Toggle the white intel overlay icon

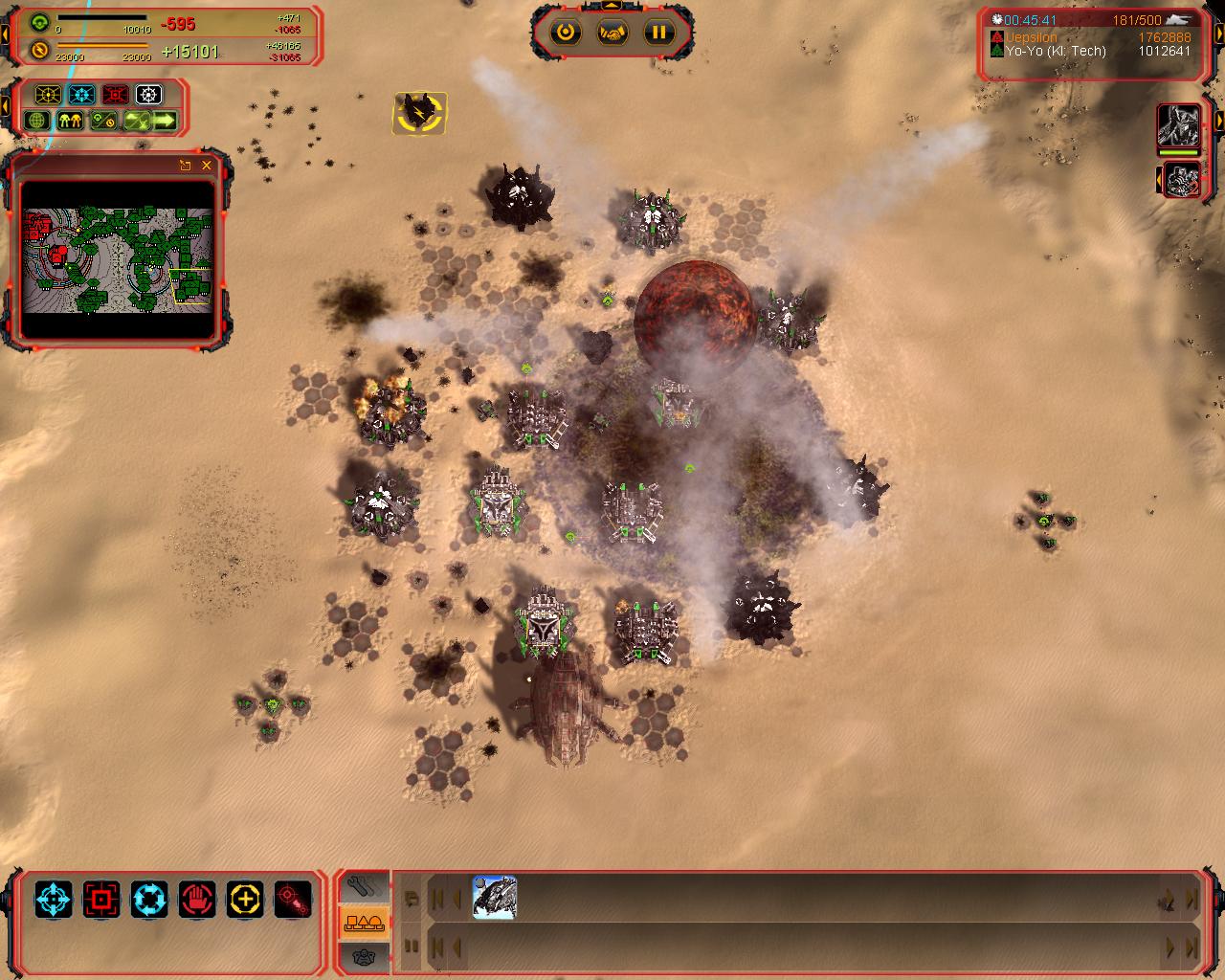pyautogui.click(x=148, y=95)
